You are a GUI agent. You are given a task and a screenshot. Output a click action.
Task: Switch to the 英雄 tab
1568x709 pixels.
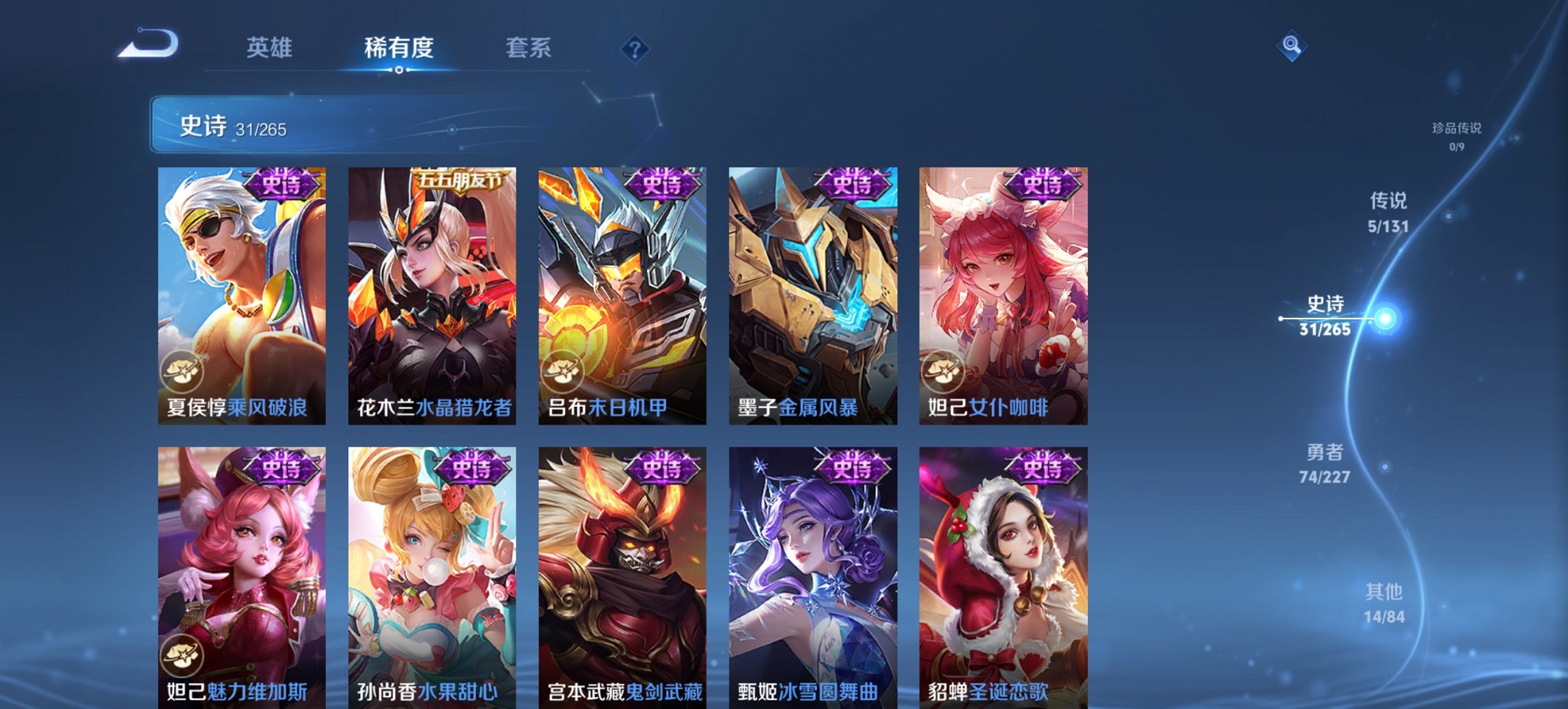271,48
